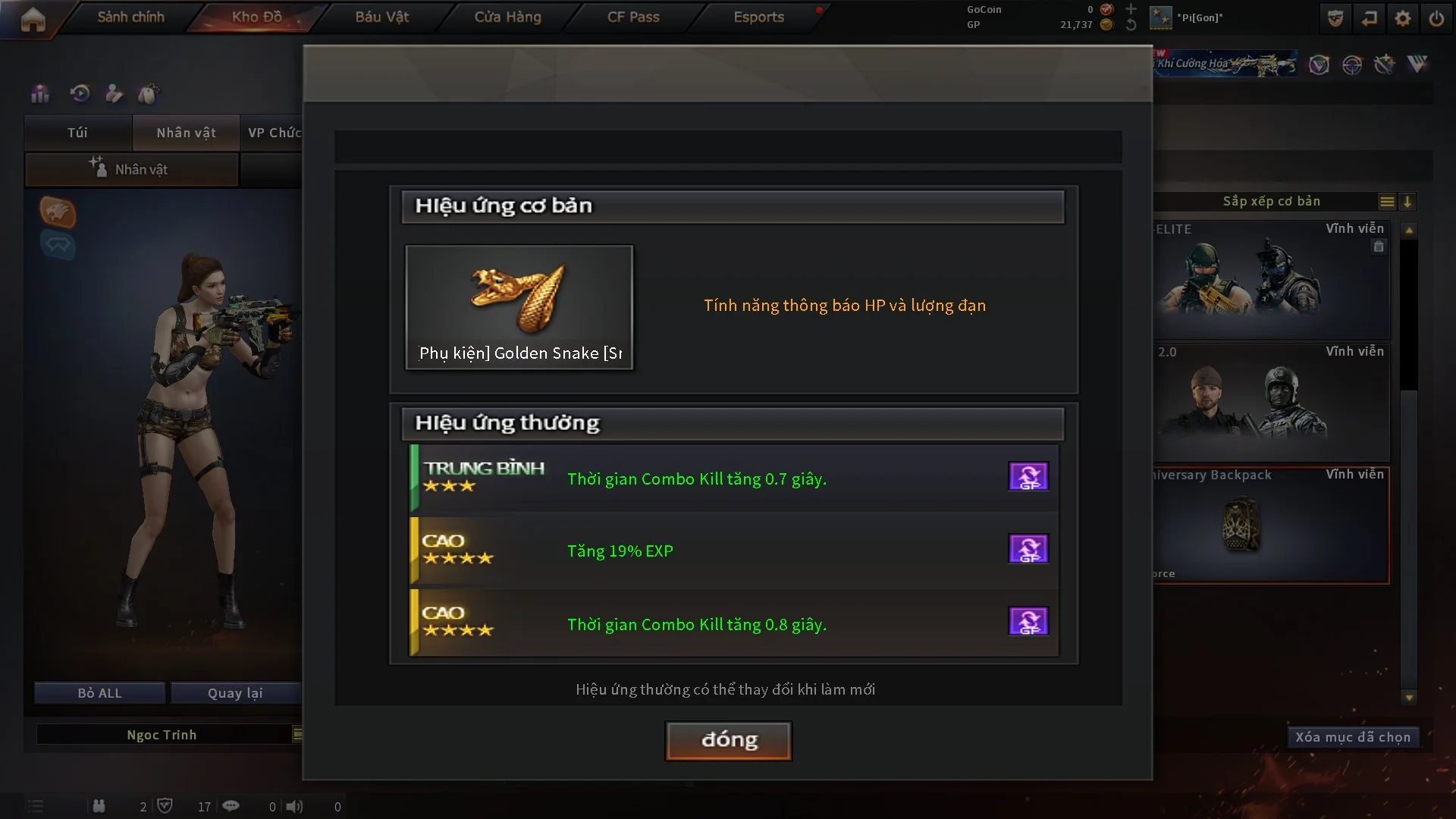Switch to the Kho Đồ tab

point(256,17)
